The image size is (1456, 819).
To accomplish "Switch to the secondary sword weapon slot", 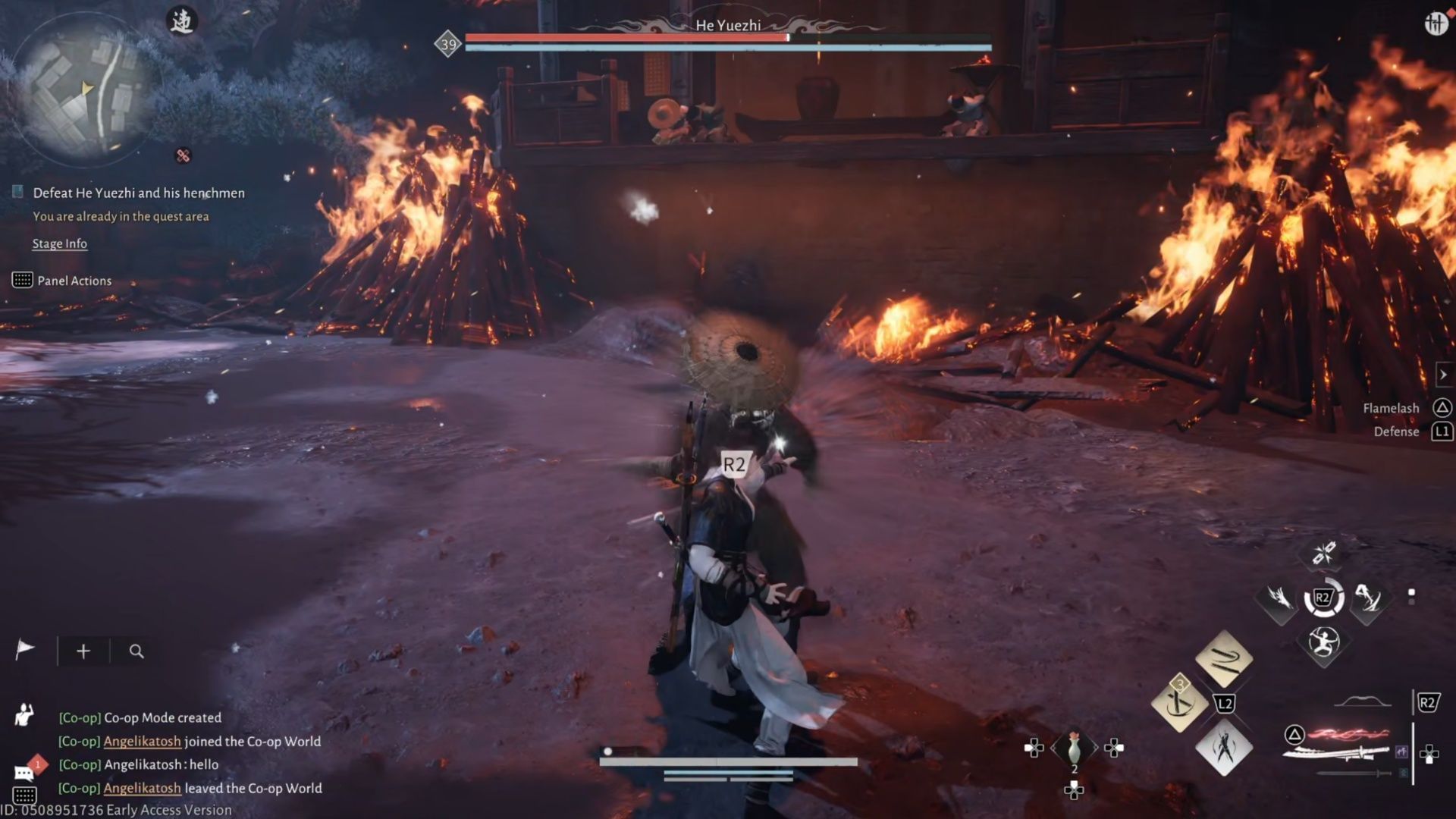I will pyautogui.click(x=1354, y=773).
